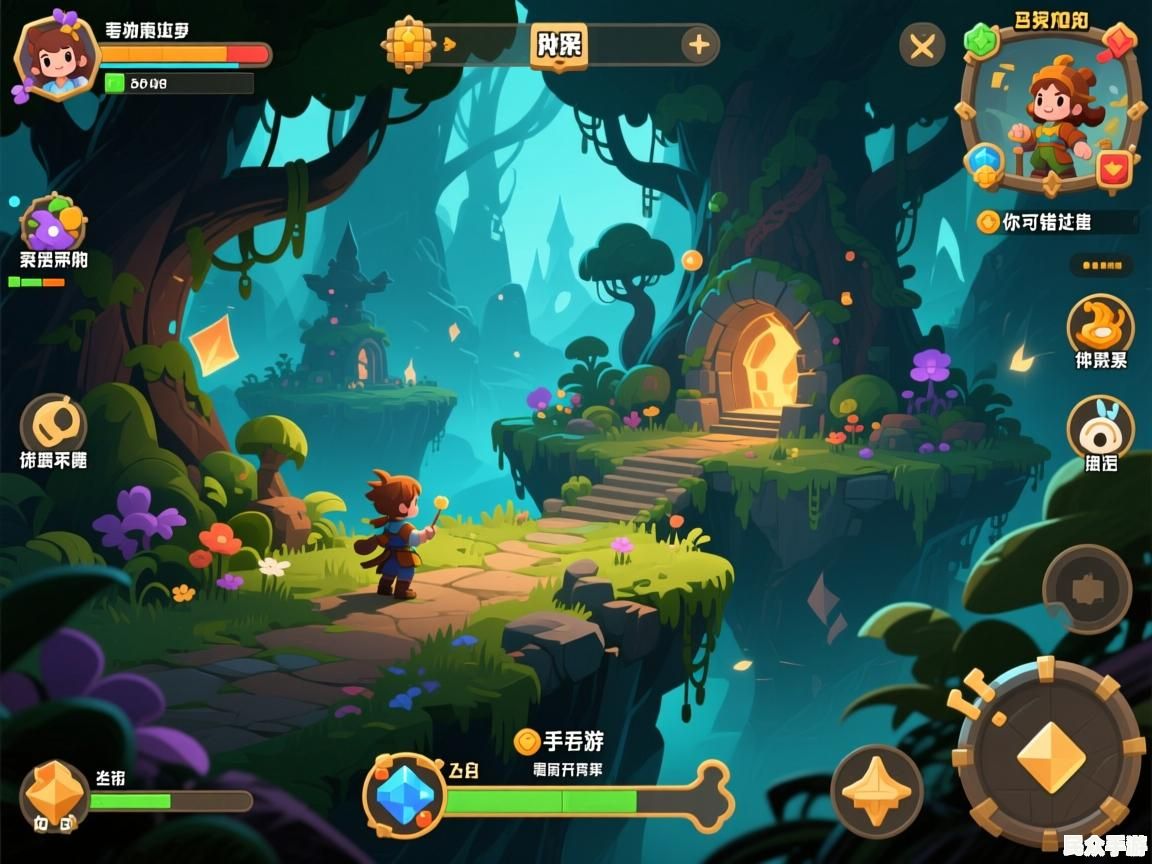
Task: Tap the red gem badge on hero frame
Action: [x=1120, y=43]
